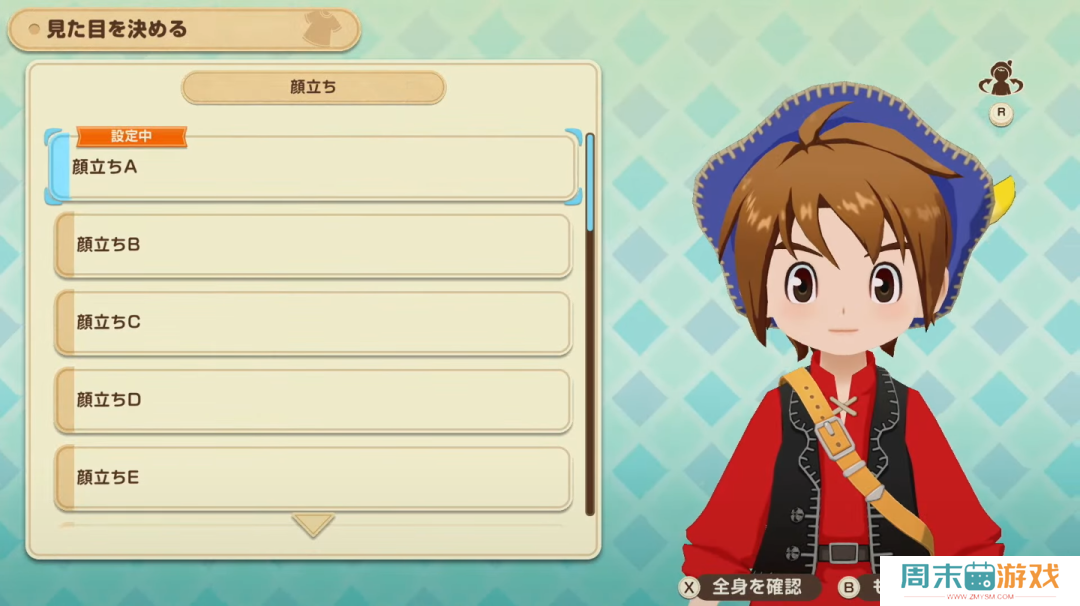Open the 周末游戏 watermark link
The image size is (1080, 606).
979,580
